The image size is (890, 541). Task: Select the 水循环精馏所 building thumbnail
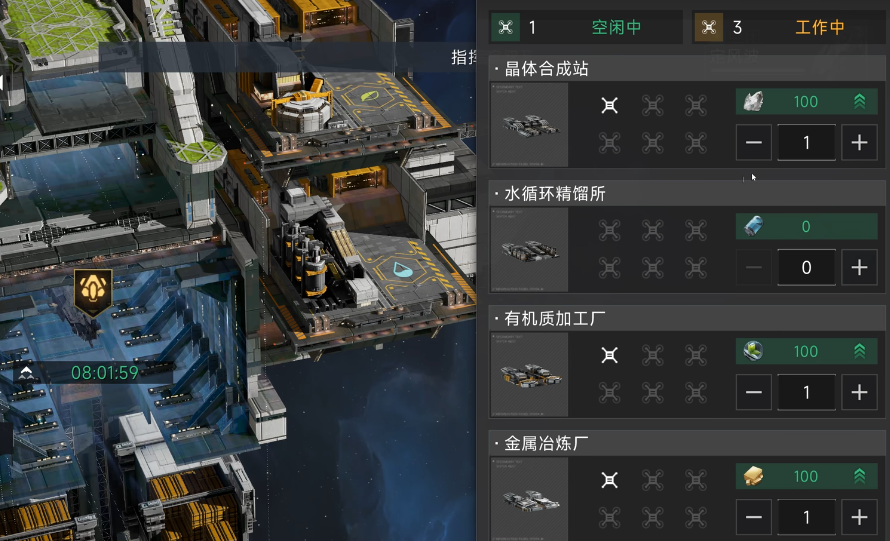point(530,250)
